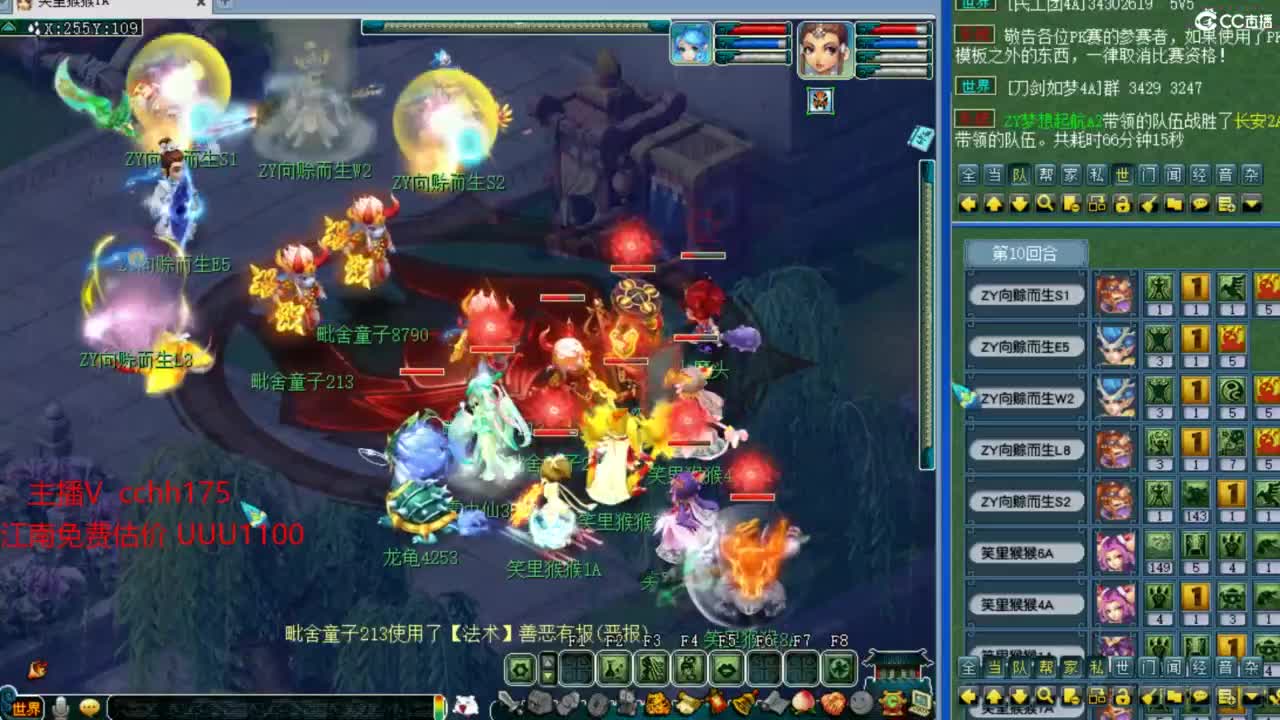Click the yellow padlock icon in the chat toolbar
The width and height of the screenshot is (1280, 720).
coord(1122,204)
